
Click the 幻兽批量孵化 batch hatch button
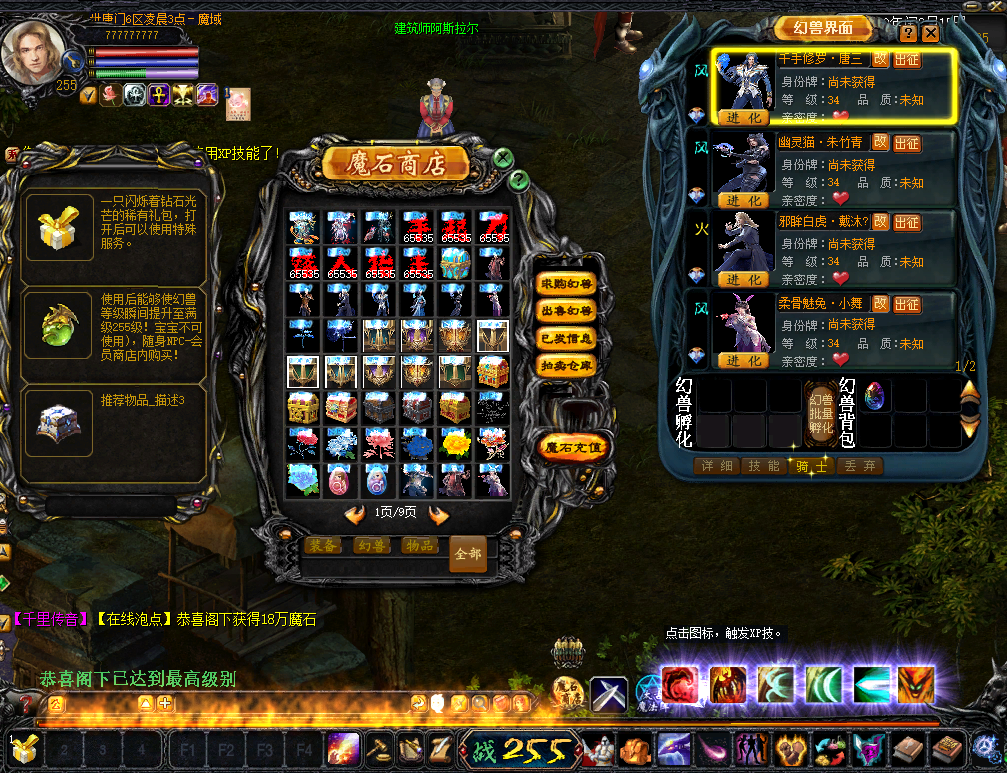click(x=820, y=412)
